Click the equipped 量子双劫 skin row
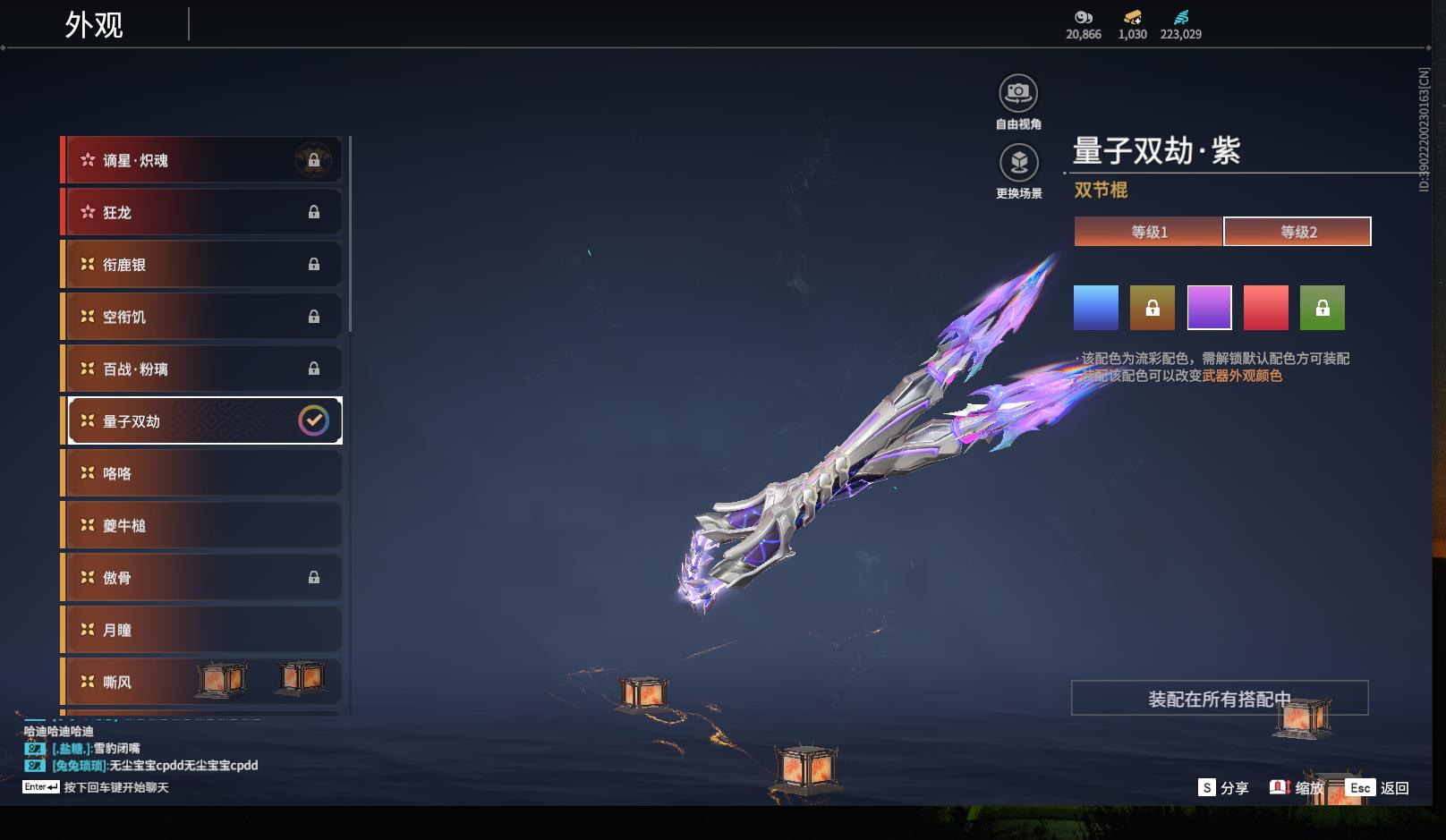Image resolution: width=1446 pixels, height=840 pixels. (x=204, y=420)
